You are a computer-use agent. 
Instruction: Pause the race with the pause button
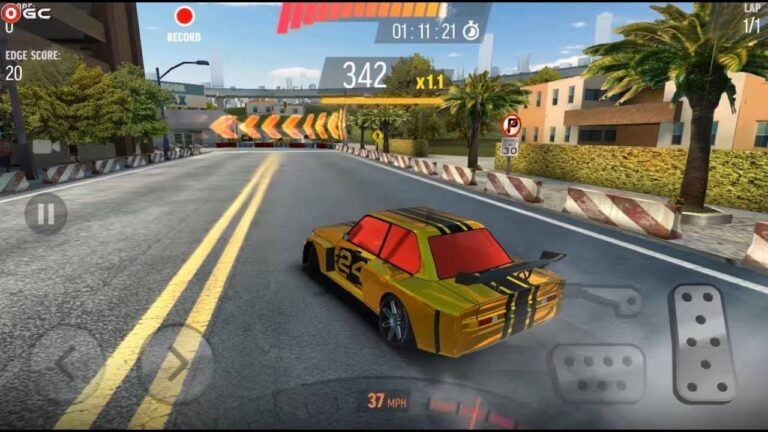pos(46,213)
